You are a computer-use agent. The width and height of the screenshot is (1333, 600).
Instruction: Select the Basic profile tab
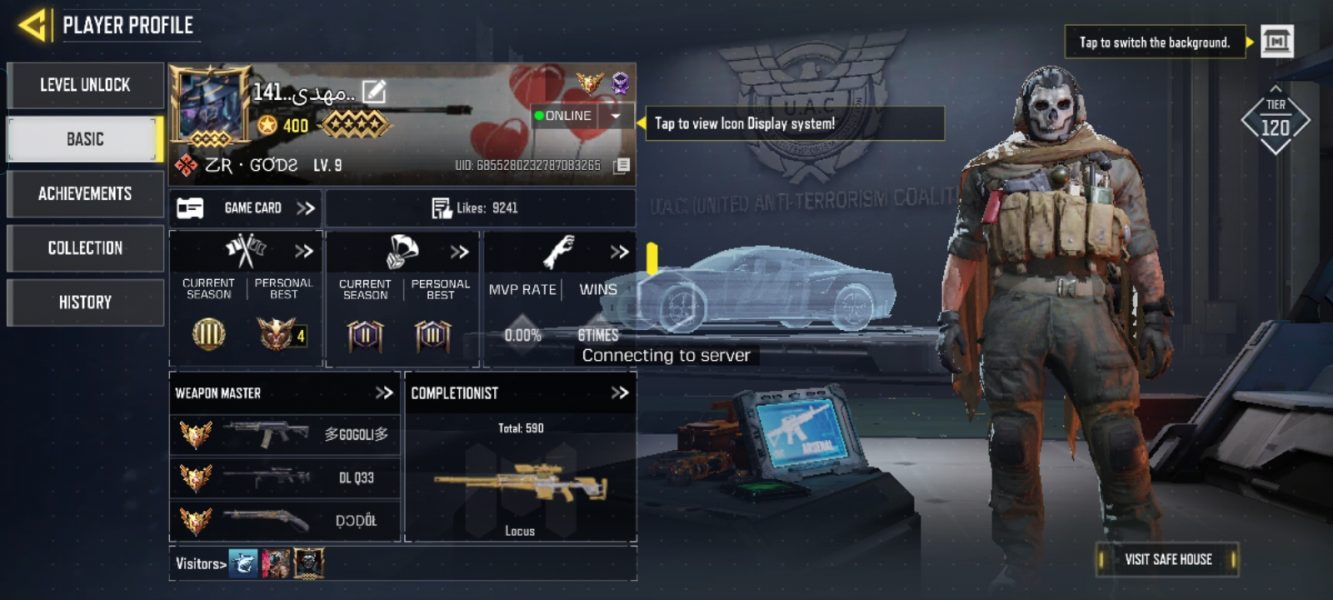click(x=85, y=139)
